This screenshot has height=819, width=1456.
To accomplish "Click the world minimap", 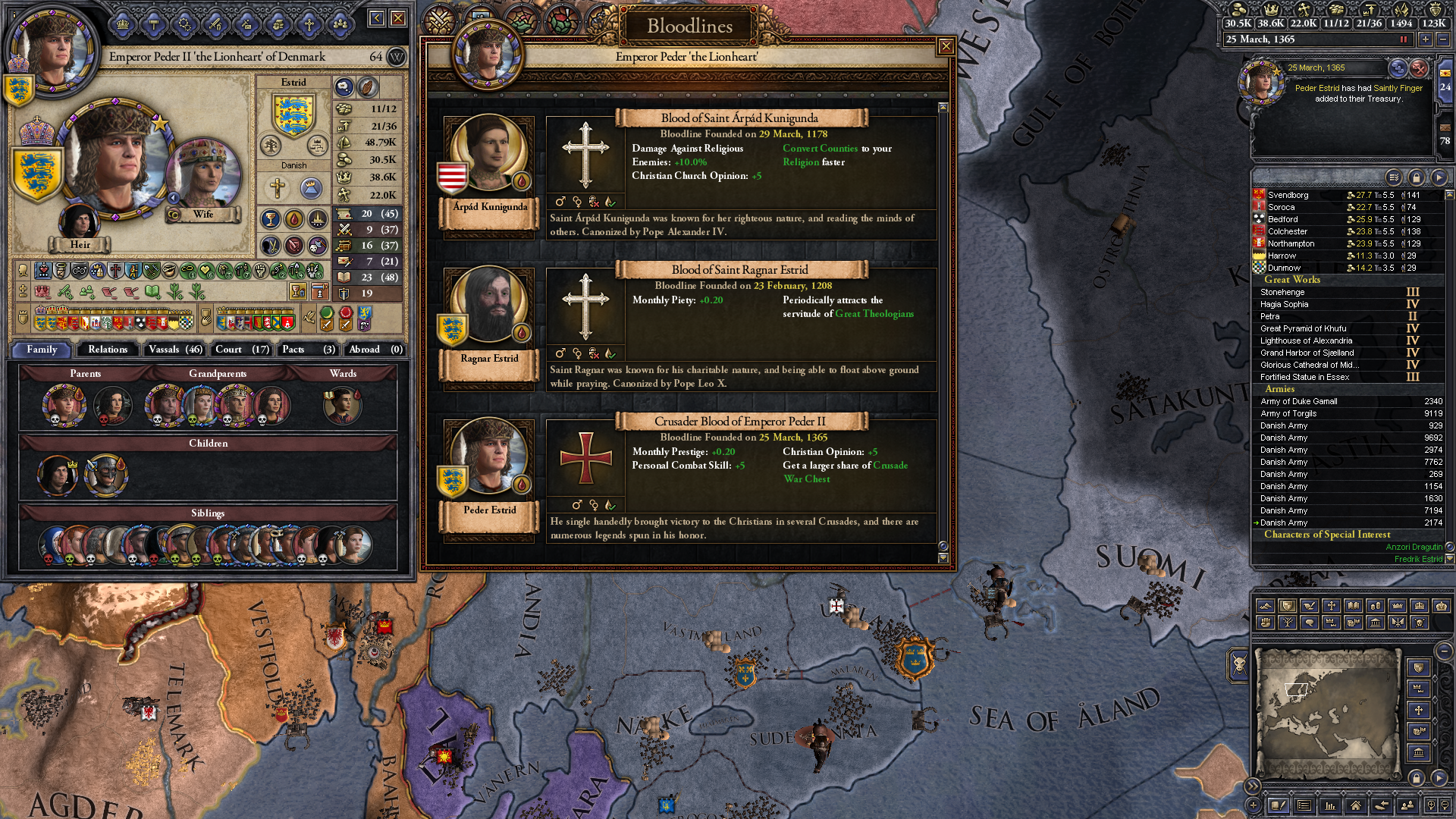I will [1327, 713].
